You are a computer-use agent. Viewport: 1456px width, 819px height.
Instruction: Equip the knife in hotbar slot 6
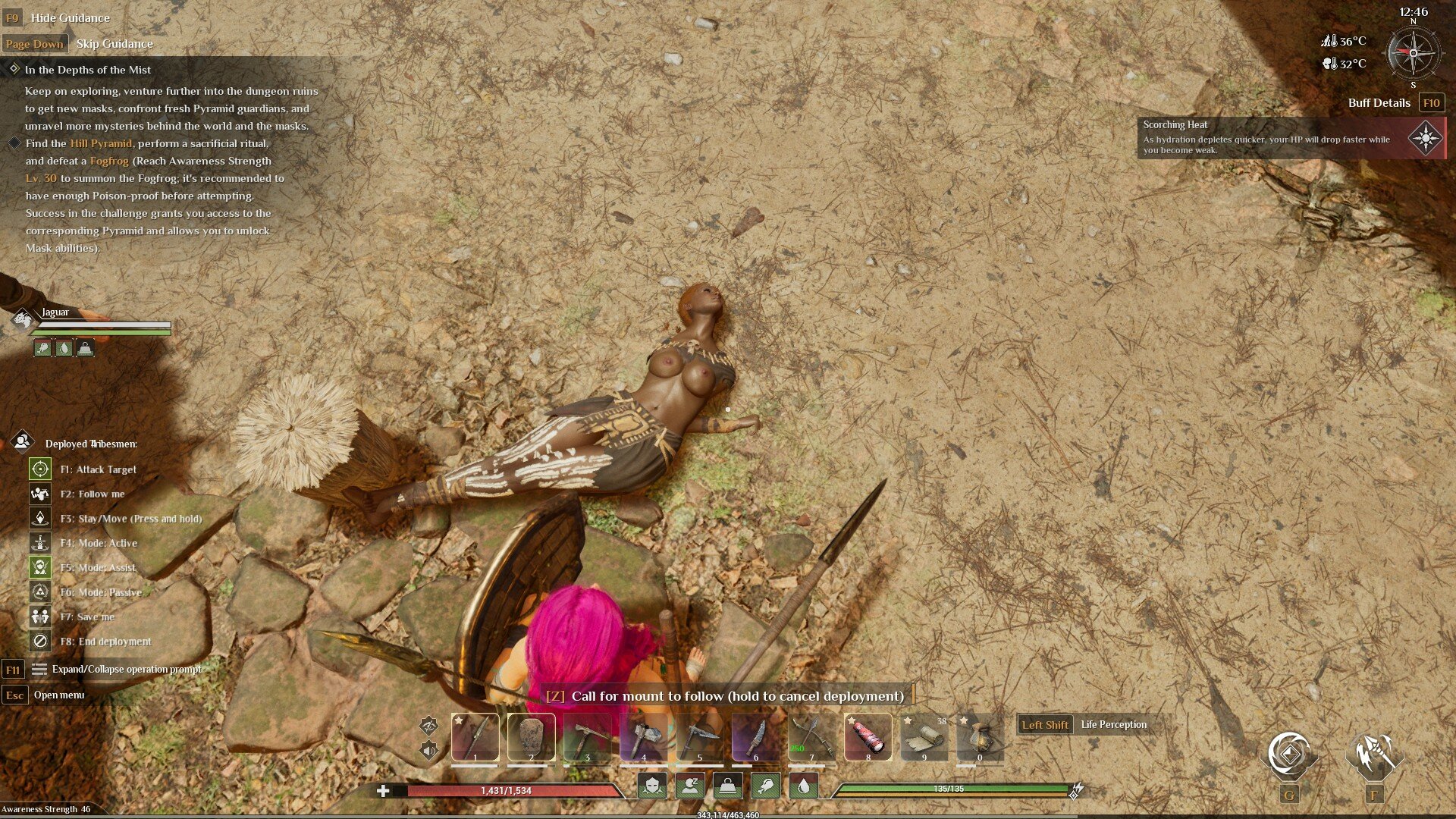point(755,736)
